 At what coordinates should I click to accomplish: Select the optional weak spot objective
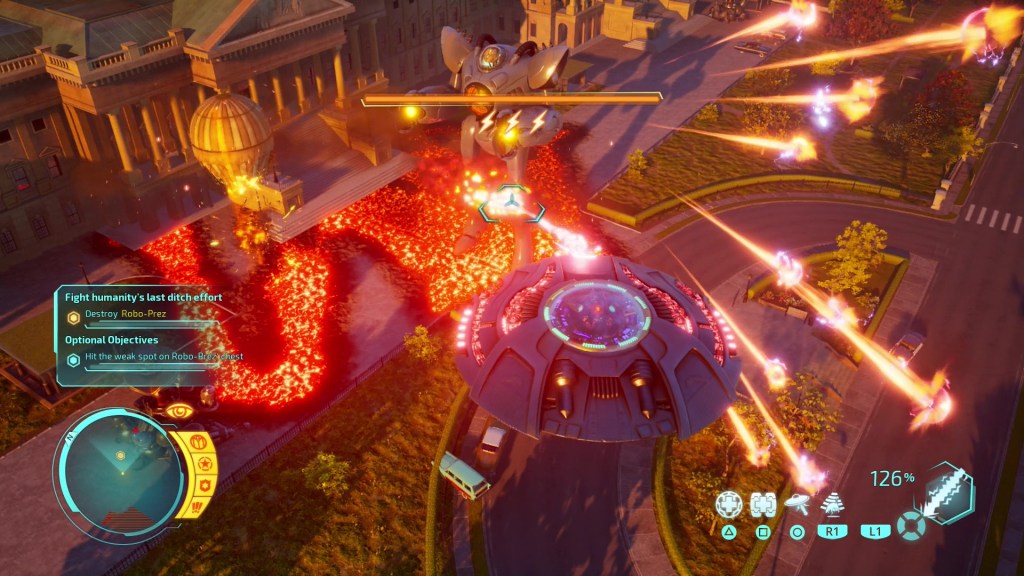(x=162, y=356)
